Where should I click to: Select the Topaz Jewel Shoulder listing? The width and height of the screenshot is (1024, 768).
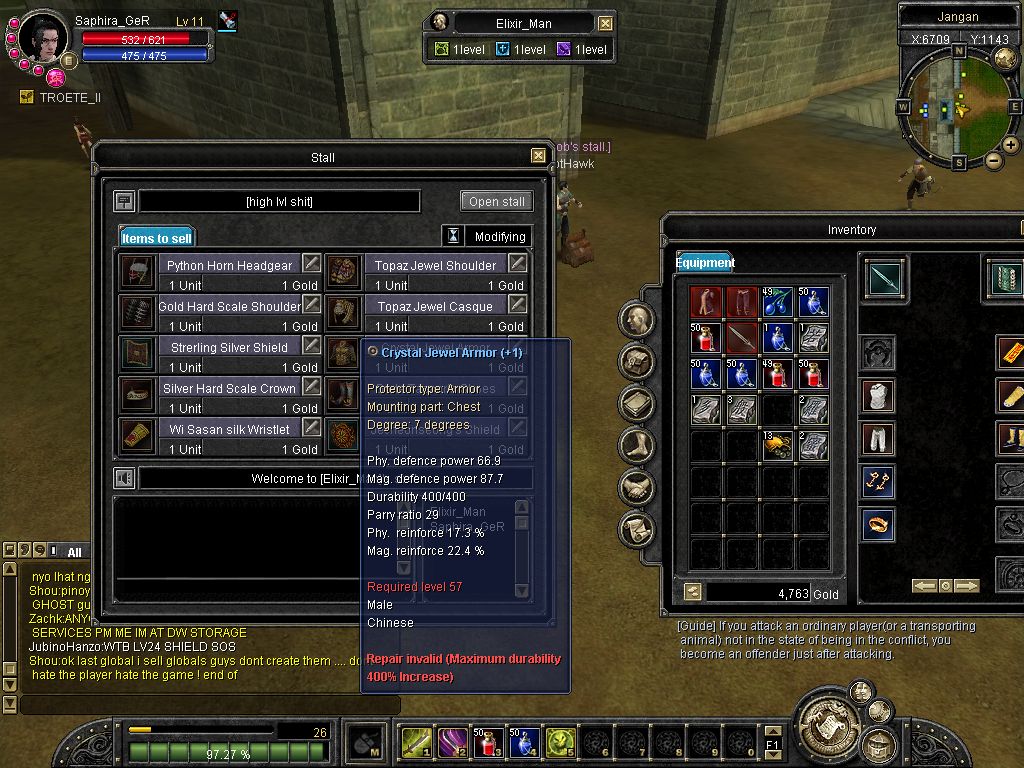click(435, 265)
